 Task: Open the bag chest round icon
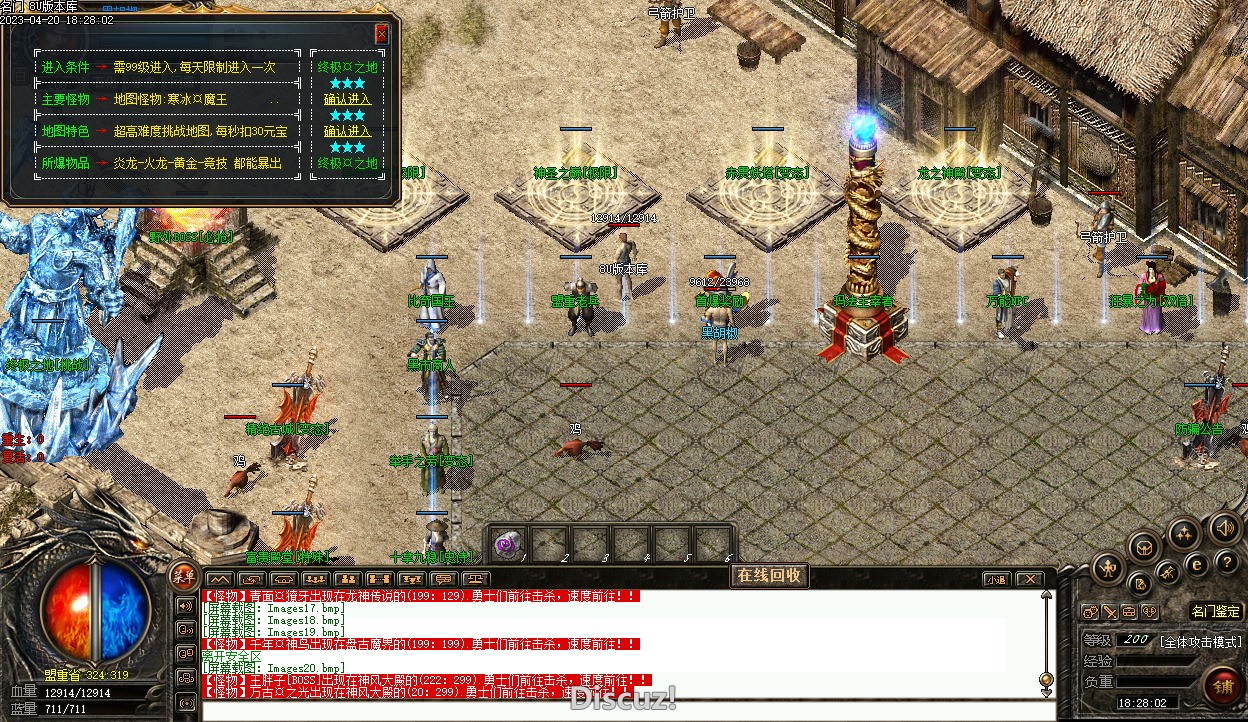click(x=1145, y=547)
